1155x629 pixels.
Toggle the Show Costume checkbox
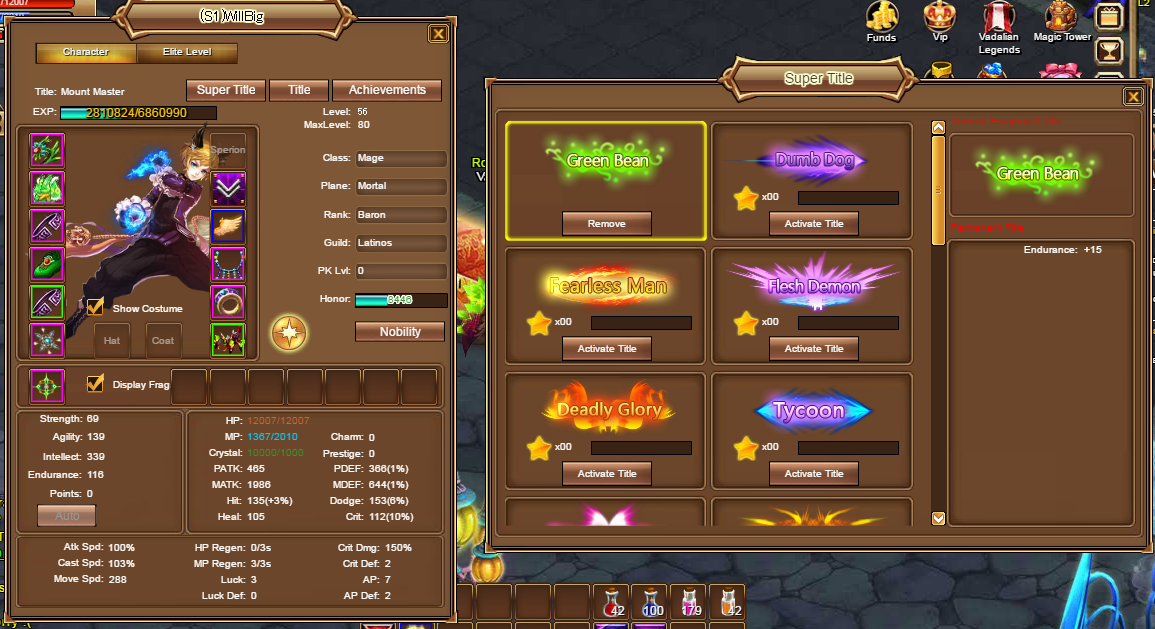[x=96, y=307]
